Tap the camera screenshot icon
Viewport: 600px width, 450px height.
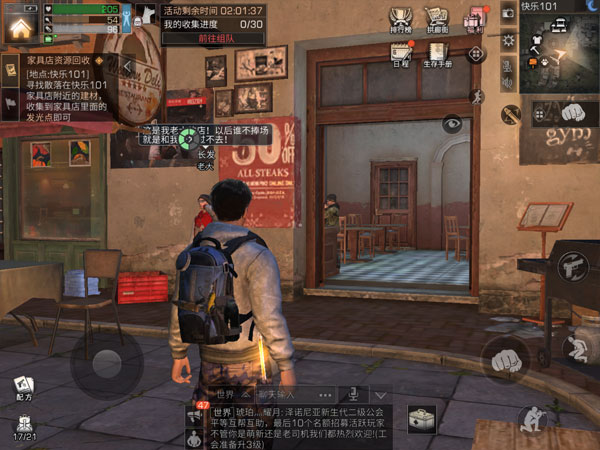[x=508, y=13]
